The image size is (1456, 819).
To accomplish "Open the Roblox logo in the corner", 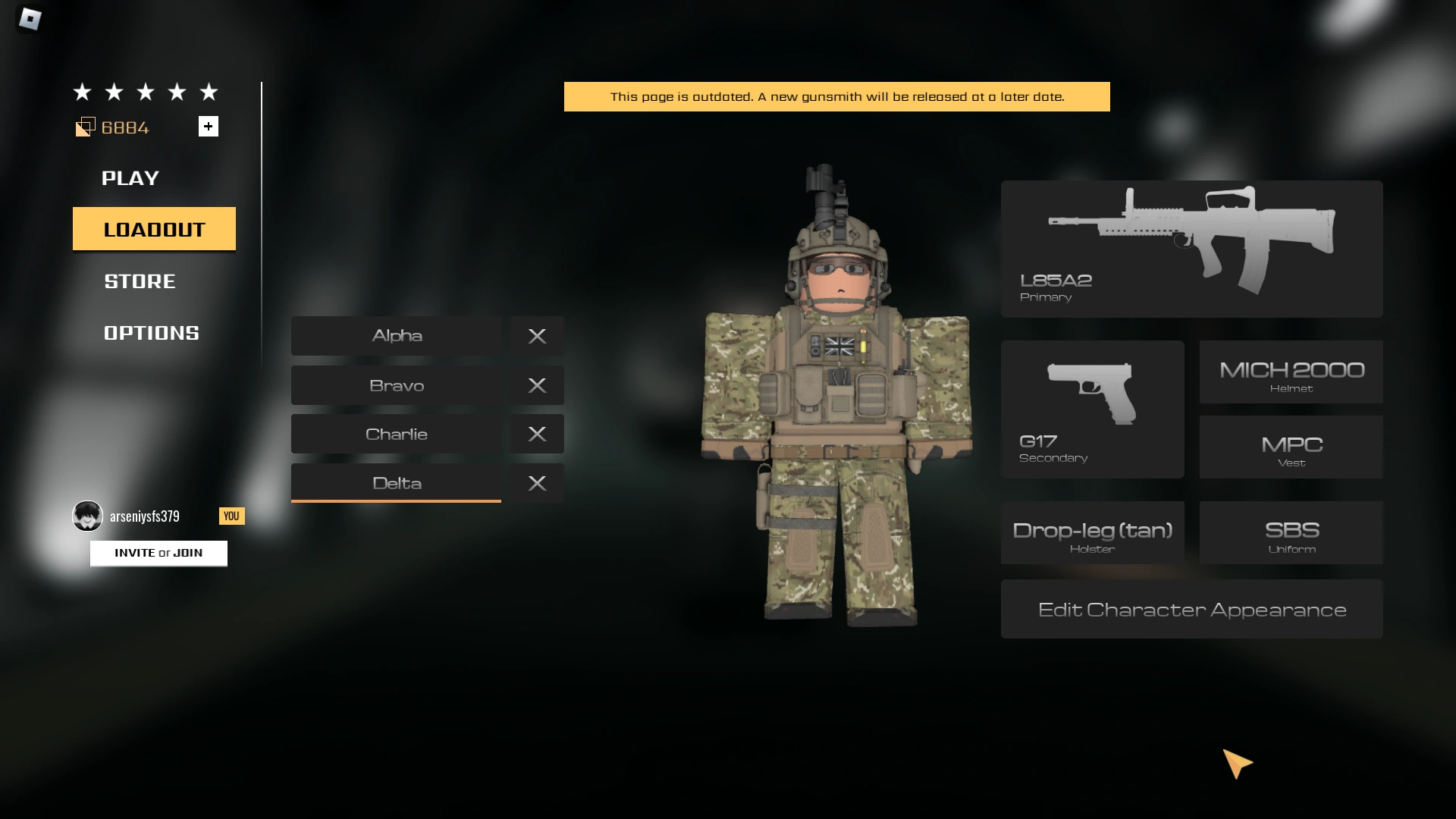I will click(x=29, y=19).
